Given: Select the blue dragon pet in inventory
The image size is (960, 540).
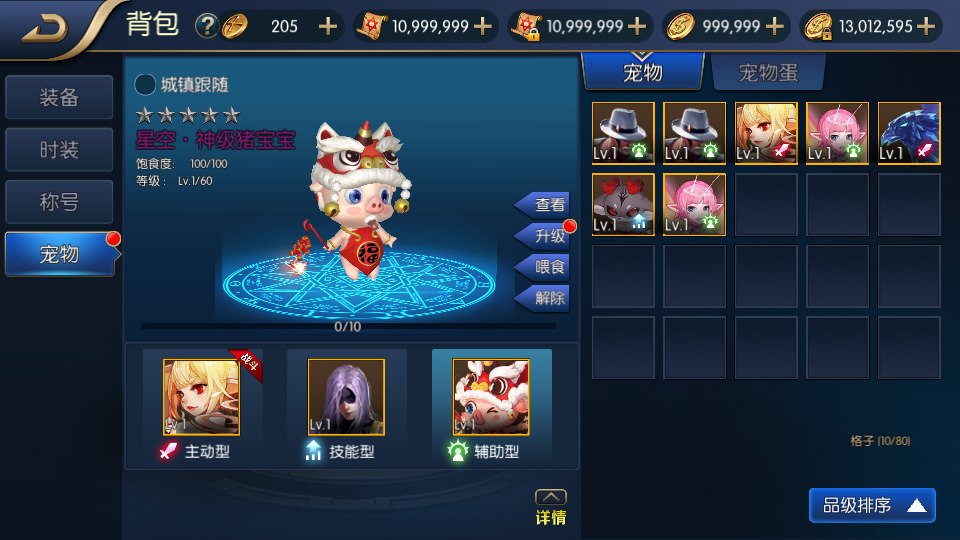Looking at the screenshot, I should pyautogui.click(x=909, y=133).
